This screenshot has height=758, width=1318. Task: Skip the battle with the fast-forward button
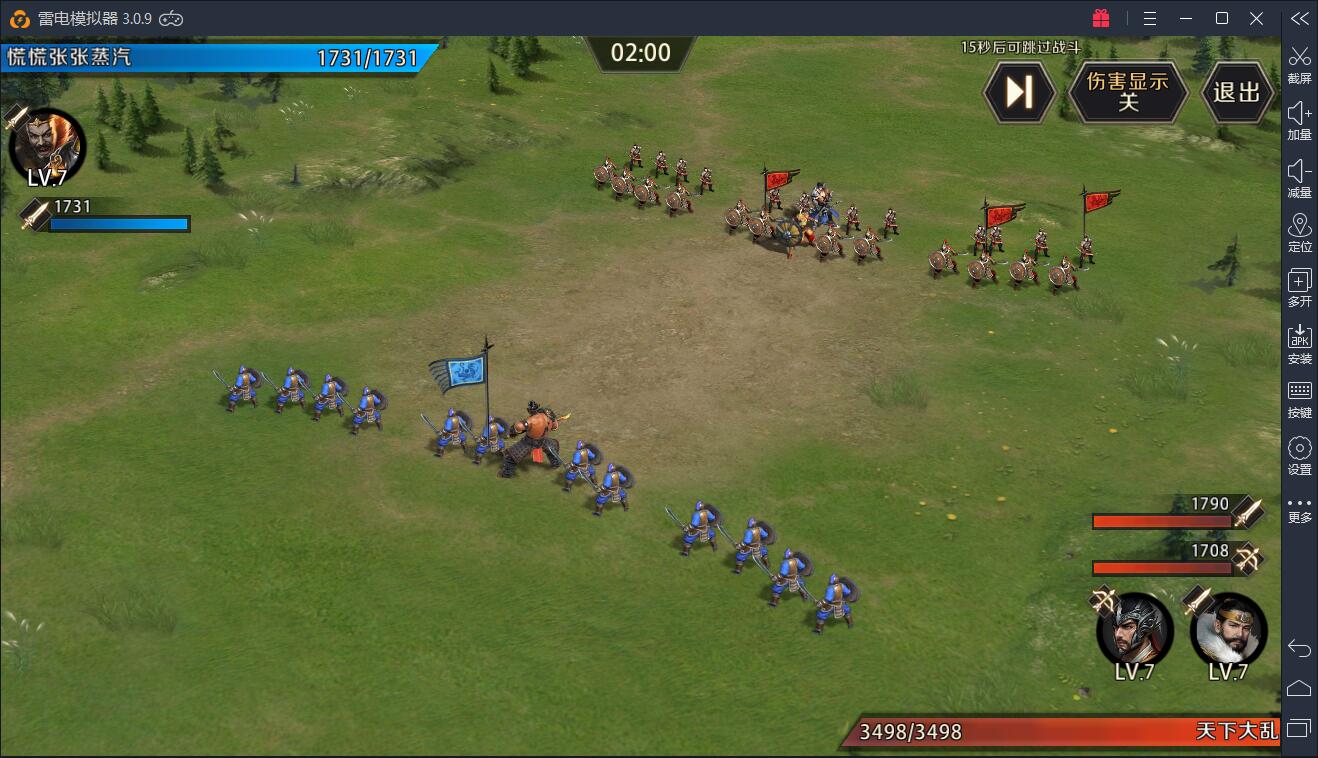pyautogui.click(x=1019, y=92)
